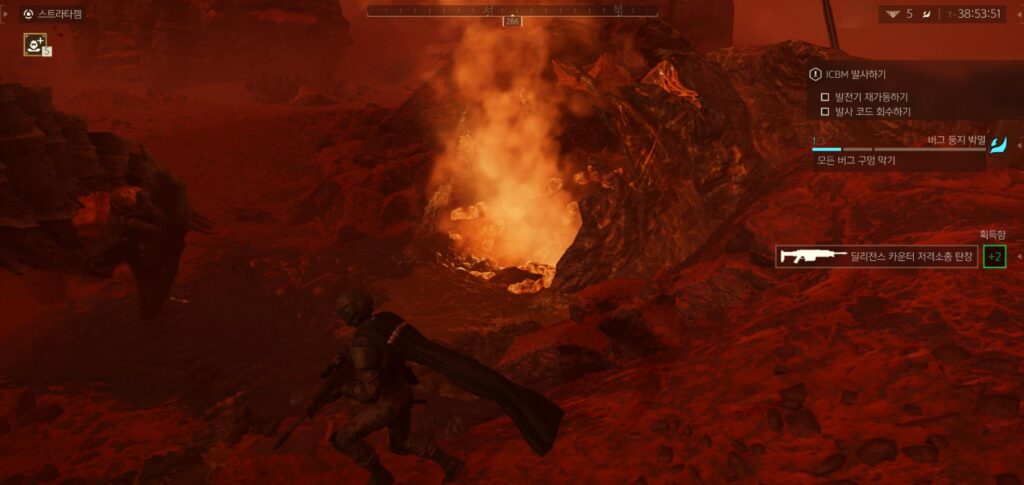Click the 발전기 재가동하기 objective checkbox
1024x485 pixels.
pos(825,97)
